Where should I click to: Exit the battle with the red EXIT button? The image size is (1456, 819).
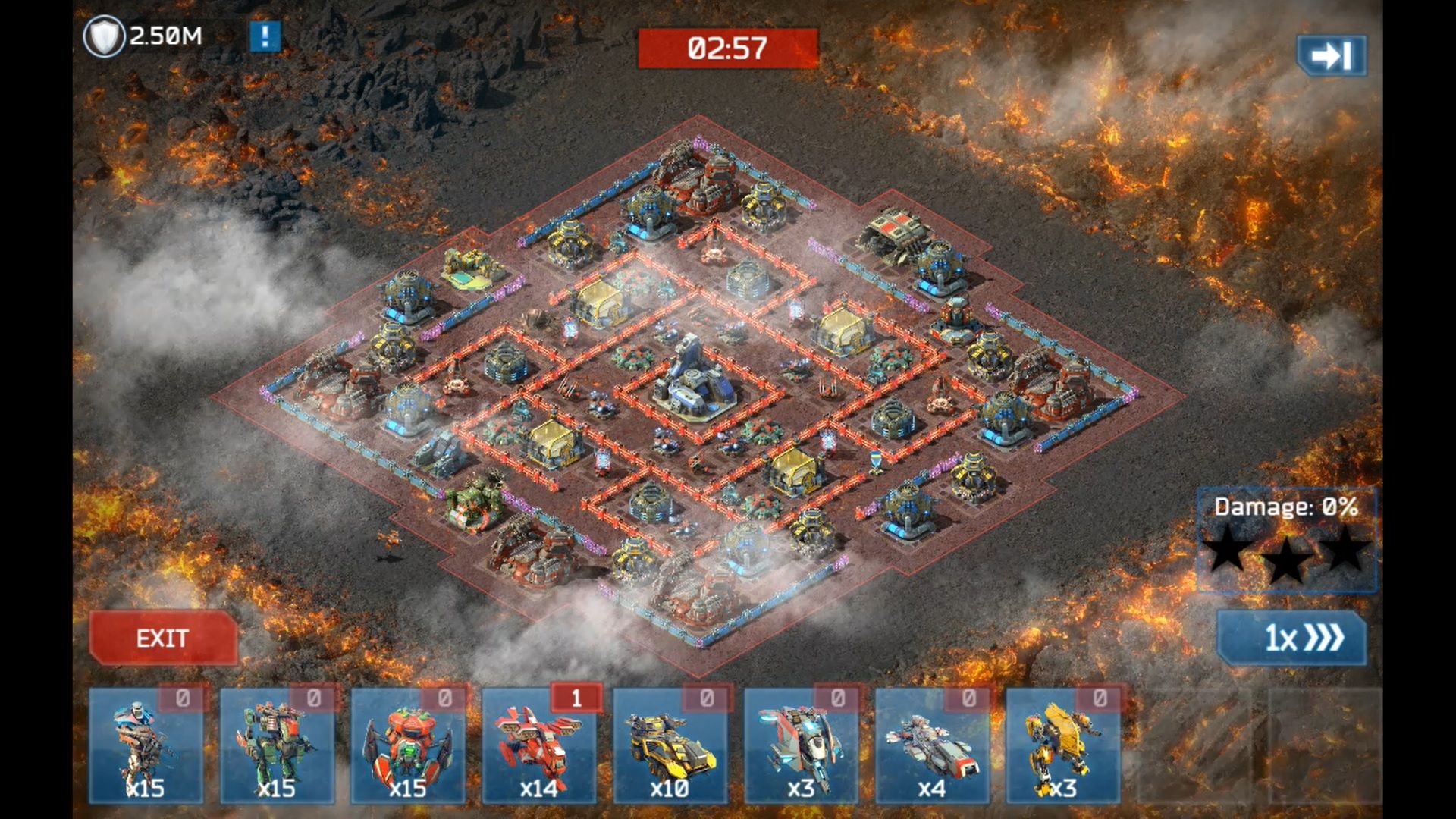tap(163, 638)
